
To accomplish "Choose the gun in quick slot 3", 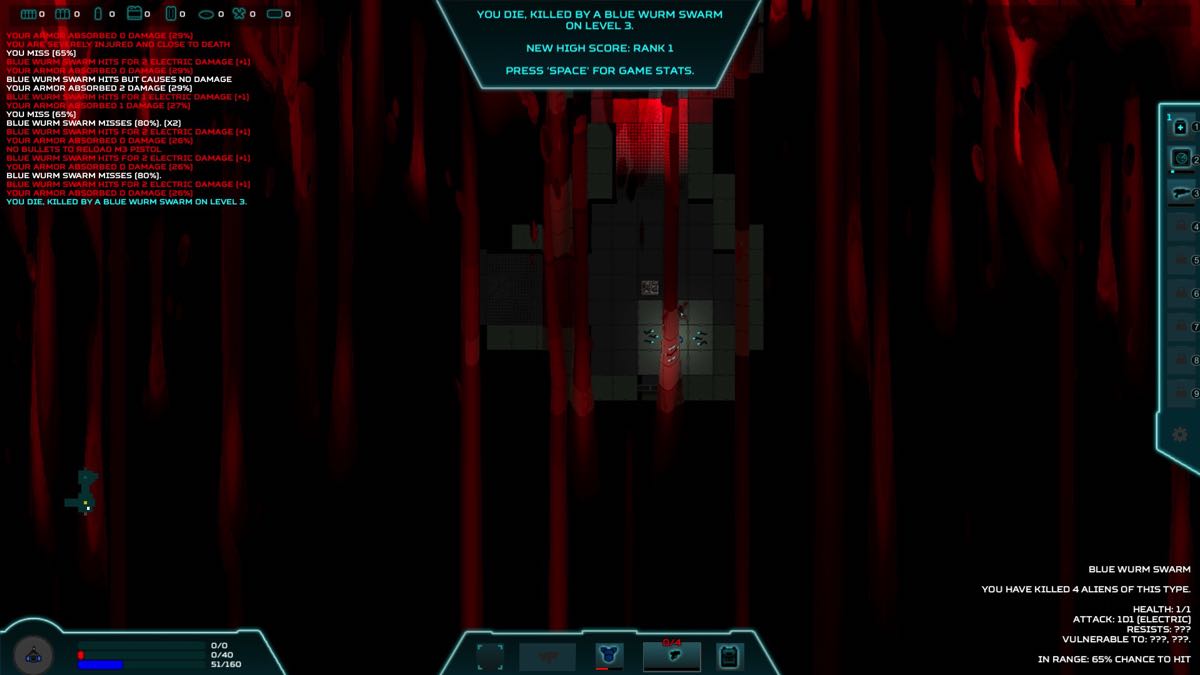I will (1180, 192).
